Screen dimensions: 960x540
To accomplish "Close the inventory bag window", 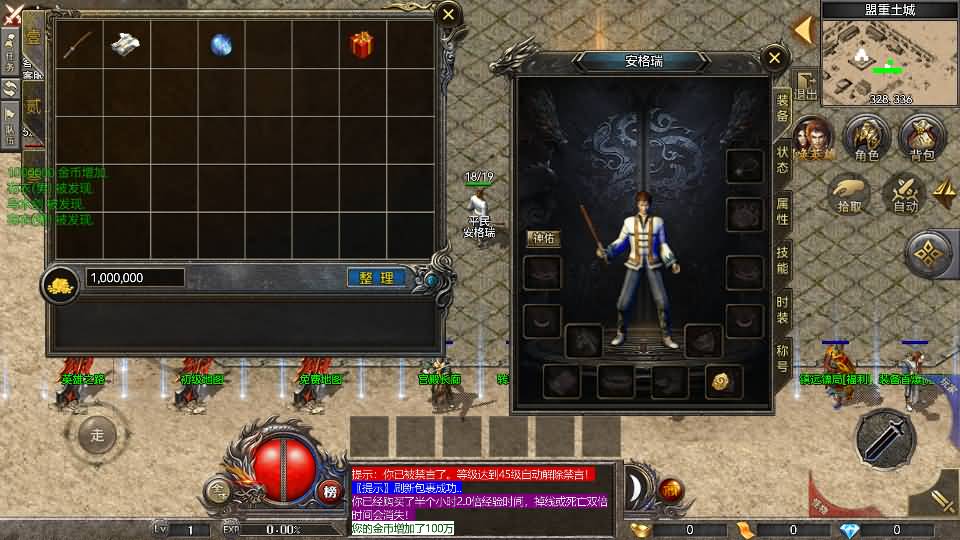I will pyautogui.click(x=449, y=14).
